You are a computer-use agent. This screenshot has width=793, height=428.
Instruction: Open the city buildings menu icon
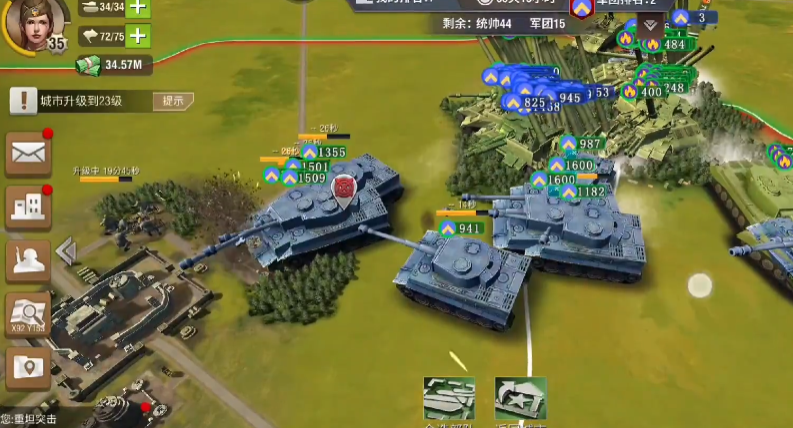28,206
